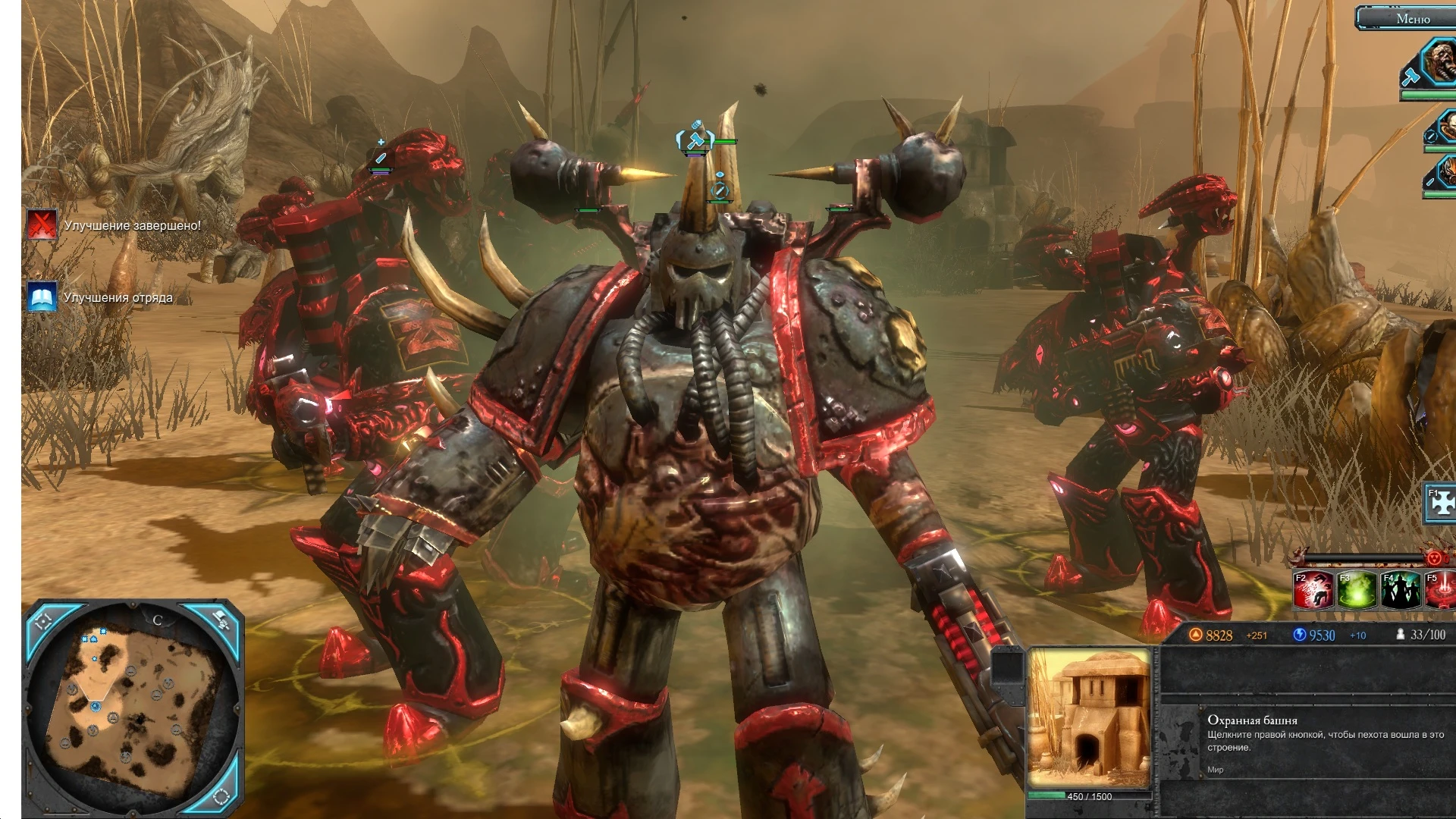This screenshot has height=819, width=1456.
Task: Open the red global ability icon above F2
Action: pos(1436,559)
